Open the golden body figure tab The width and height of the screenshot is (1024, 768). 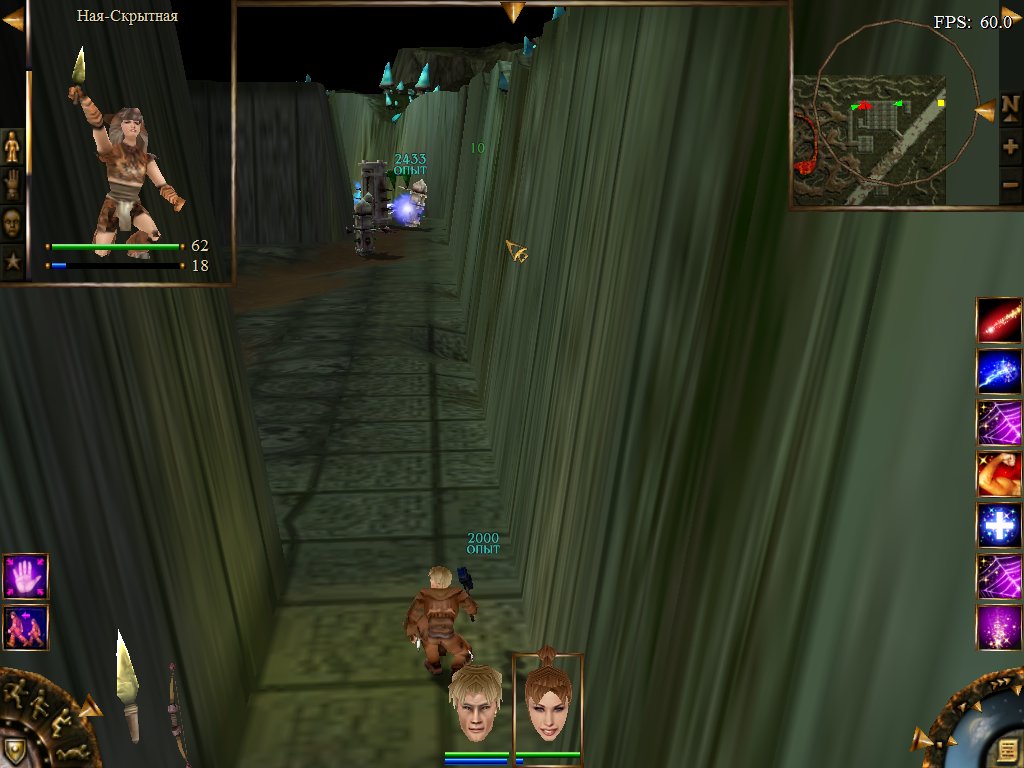click(12, 147)
